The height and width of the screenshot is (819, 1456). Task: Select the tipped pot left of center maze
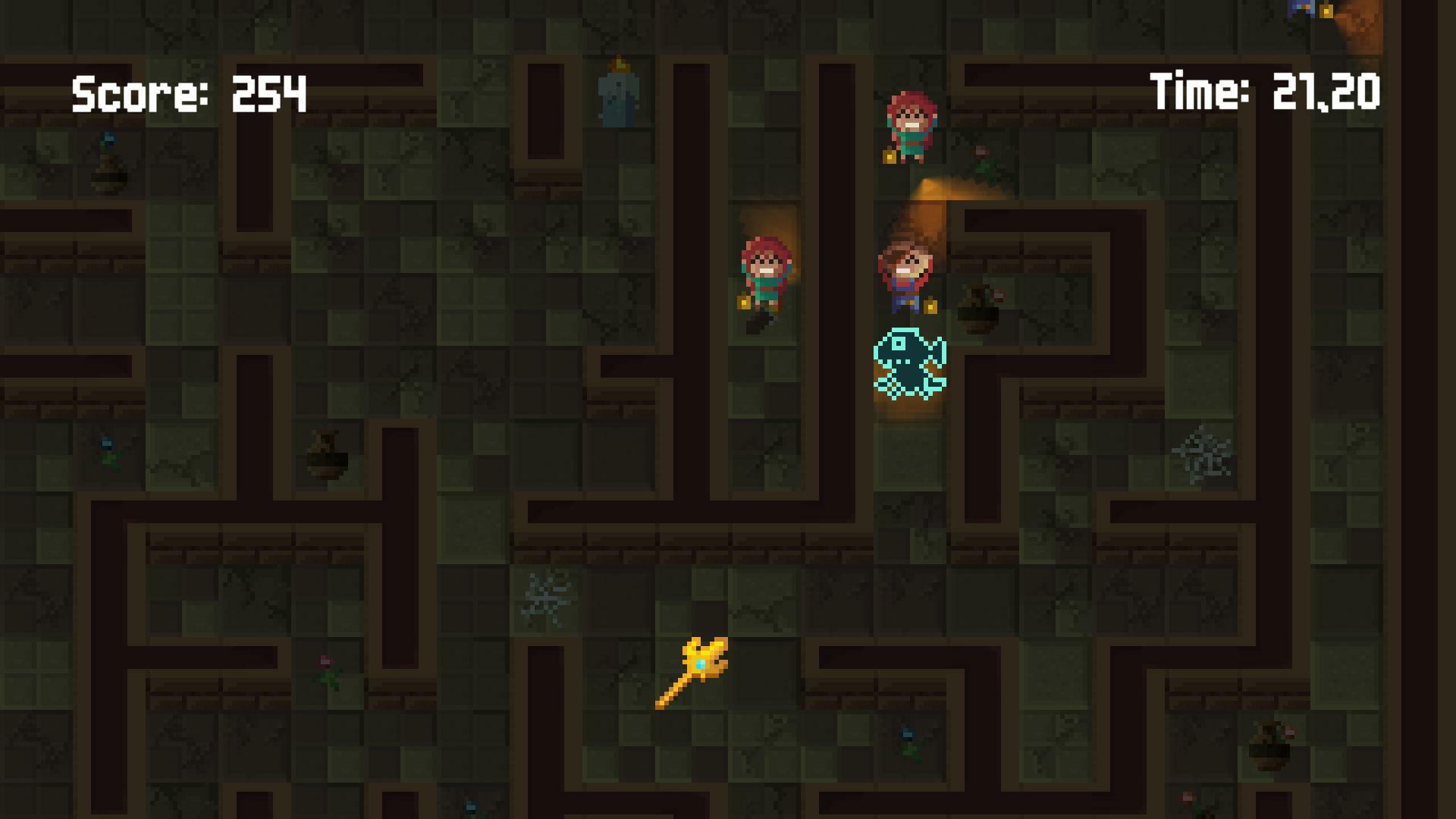(322, 459)
